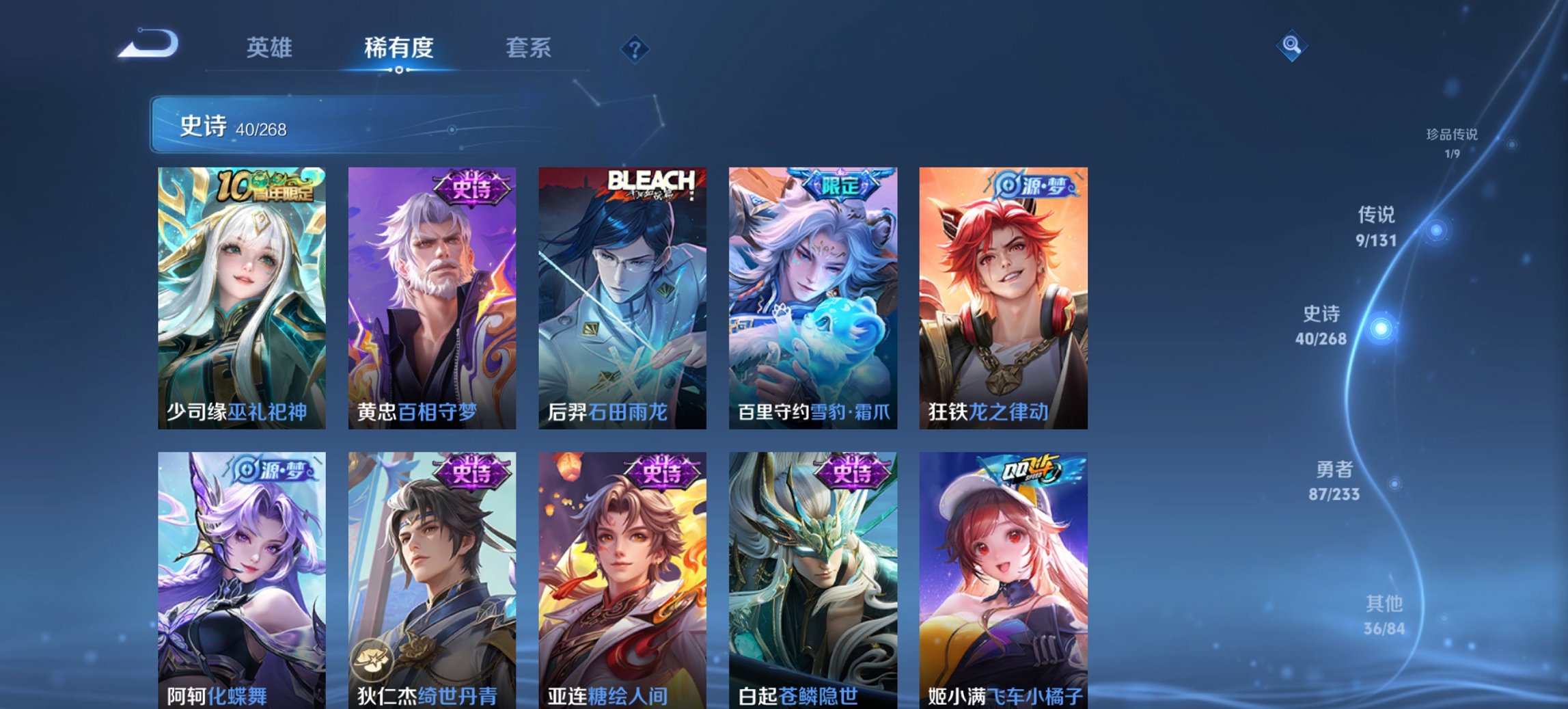Switch to the 英雄 tab
This screenshot has width=1568, height=709.
click(270, 48)
